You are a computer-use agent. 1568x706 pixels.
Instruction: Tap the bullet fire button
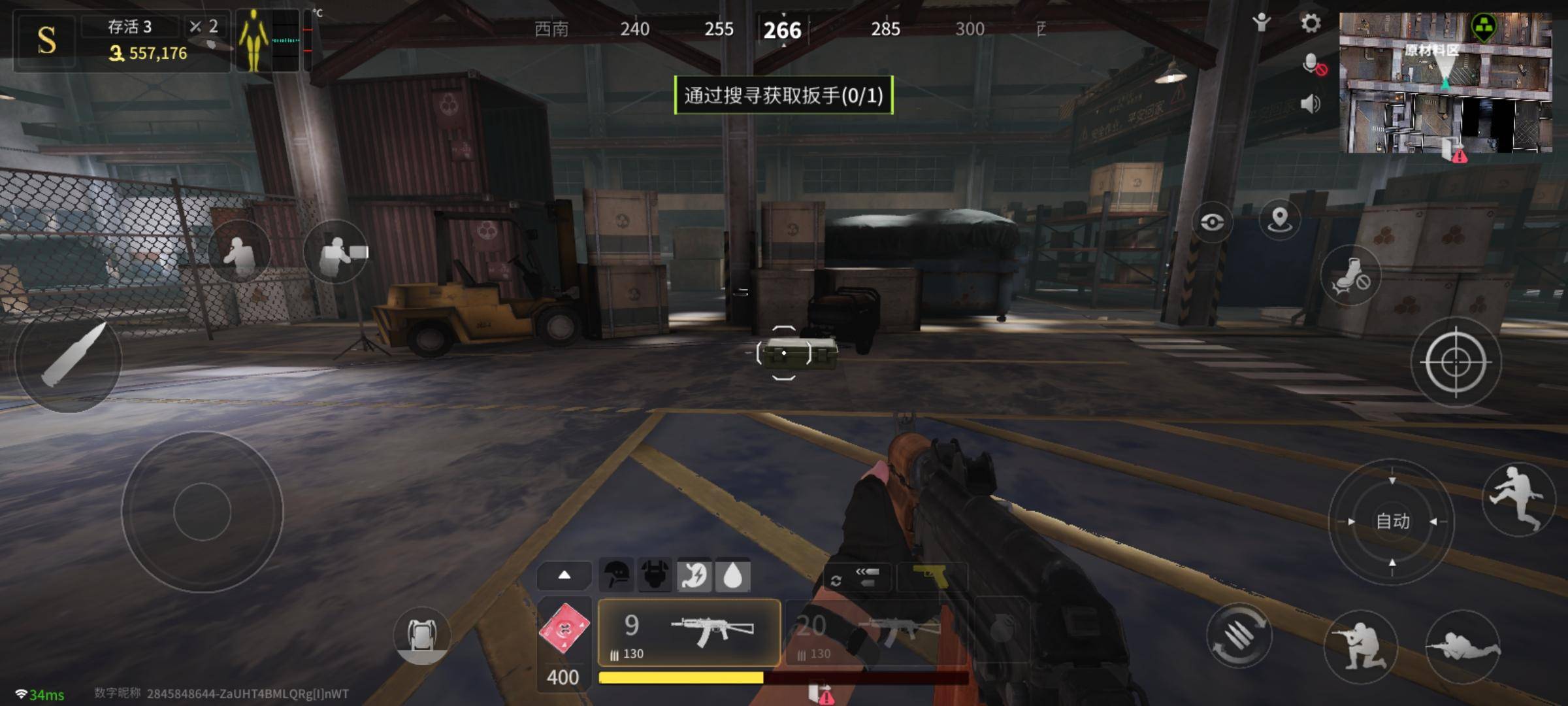68,360
